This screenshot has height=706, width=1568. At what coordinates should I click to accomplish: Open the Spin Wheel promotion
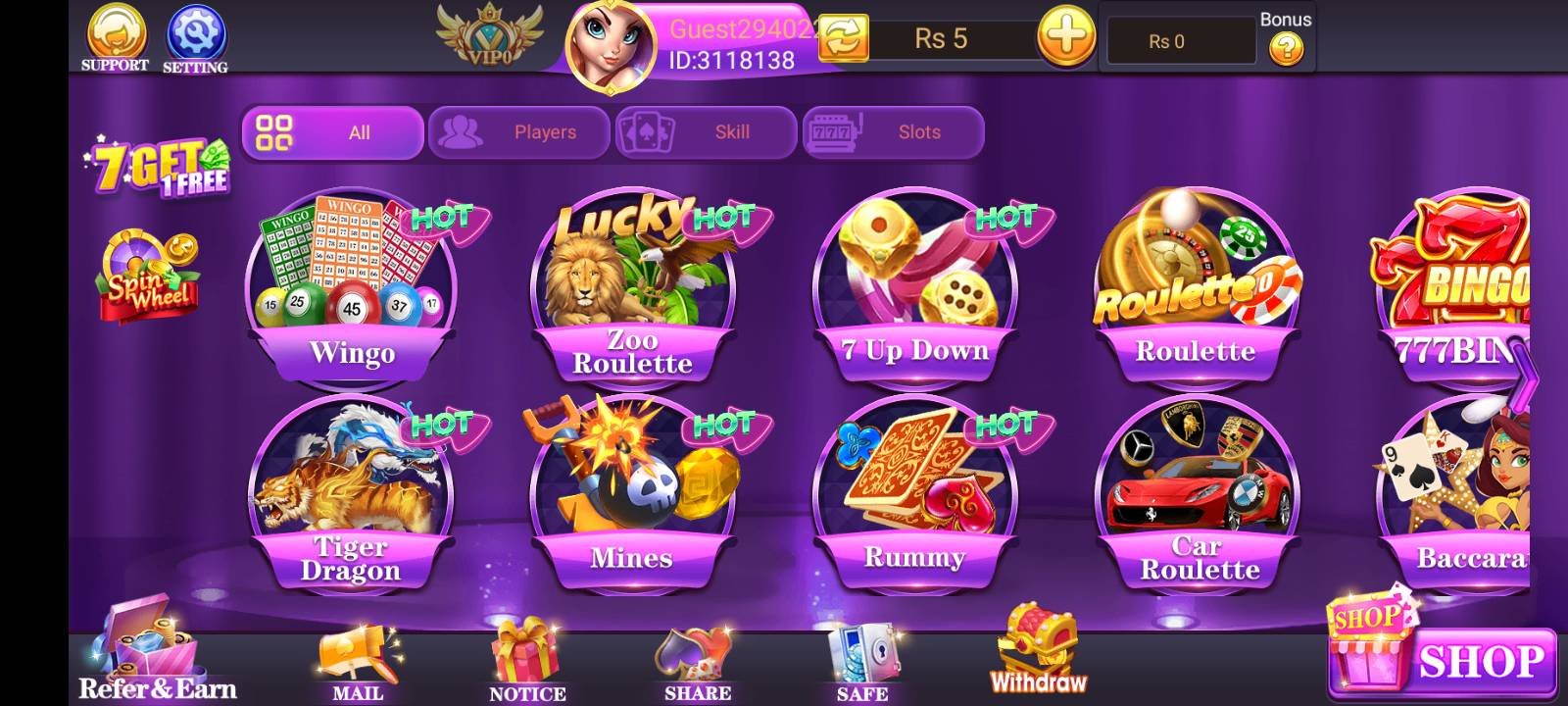point(150,277)
